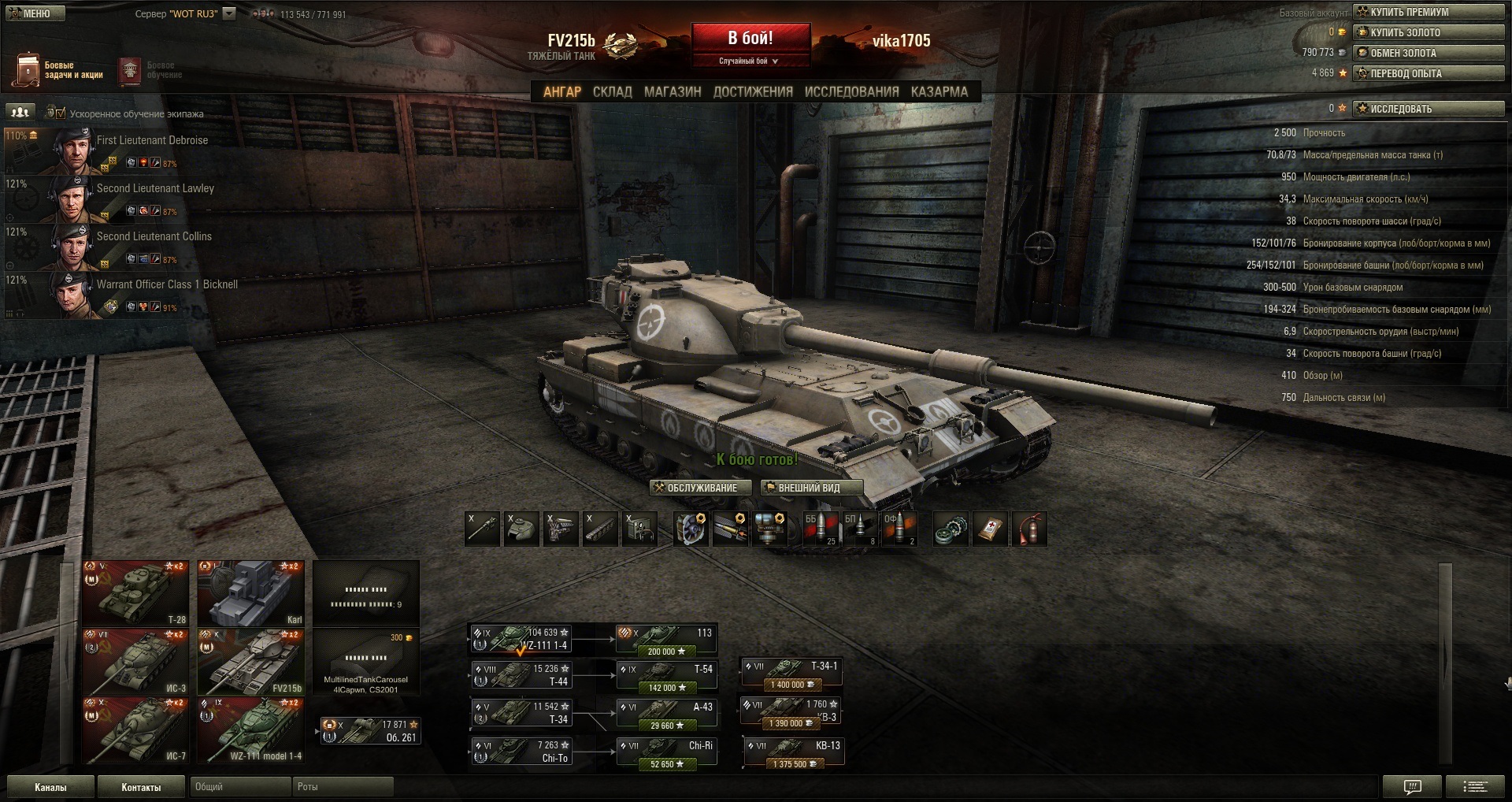The height and width of the screenshot is (802, 1512).
Task: Open ОБМЕН ЗОЛОТА exchange
Action: coord(1428,53)
